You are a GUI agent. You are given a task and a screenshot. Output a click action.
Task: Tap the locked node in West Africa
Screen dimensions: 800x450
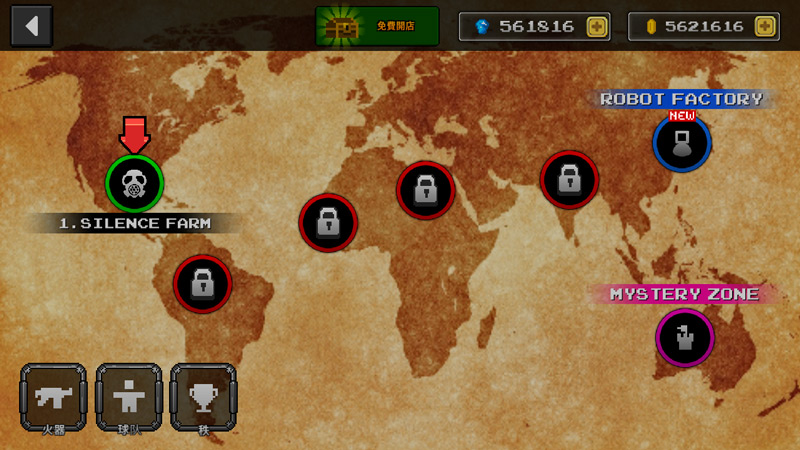[x=328, y=222]
